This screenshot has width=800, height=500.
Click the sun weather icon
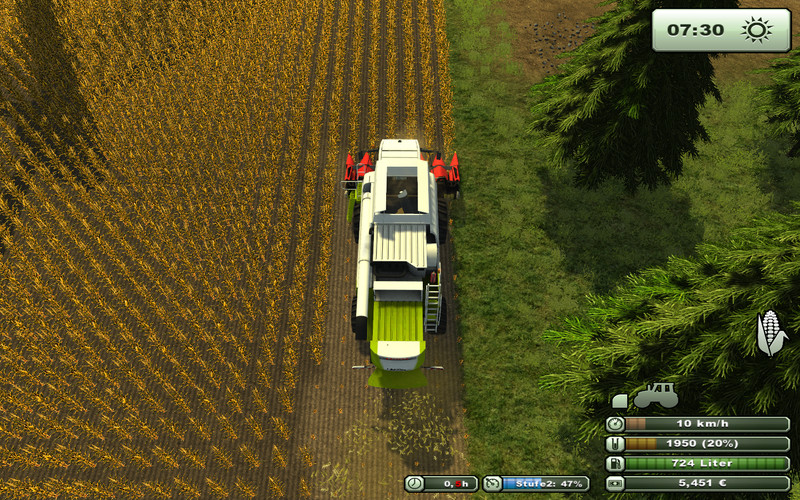(x=757, y=30)
